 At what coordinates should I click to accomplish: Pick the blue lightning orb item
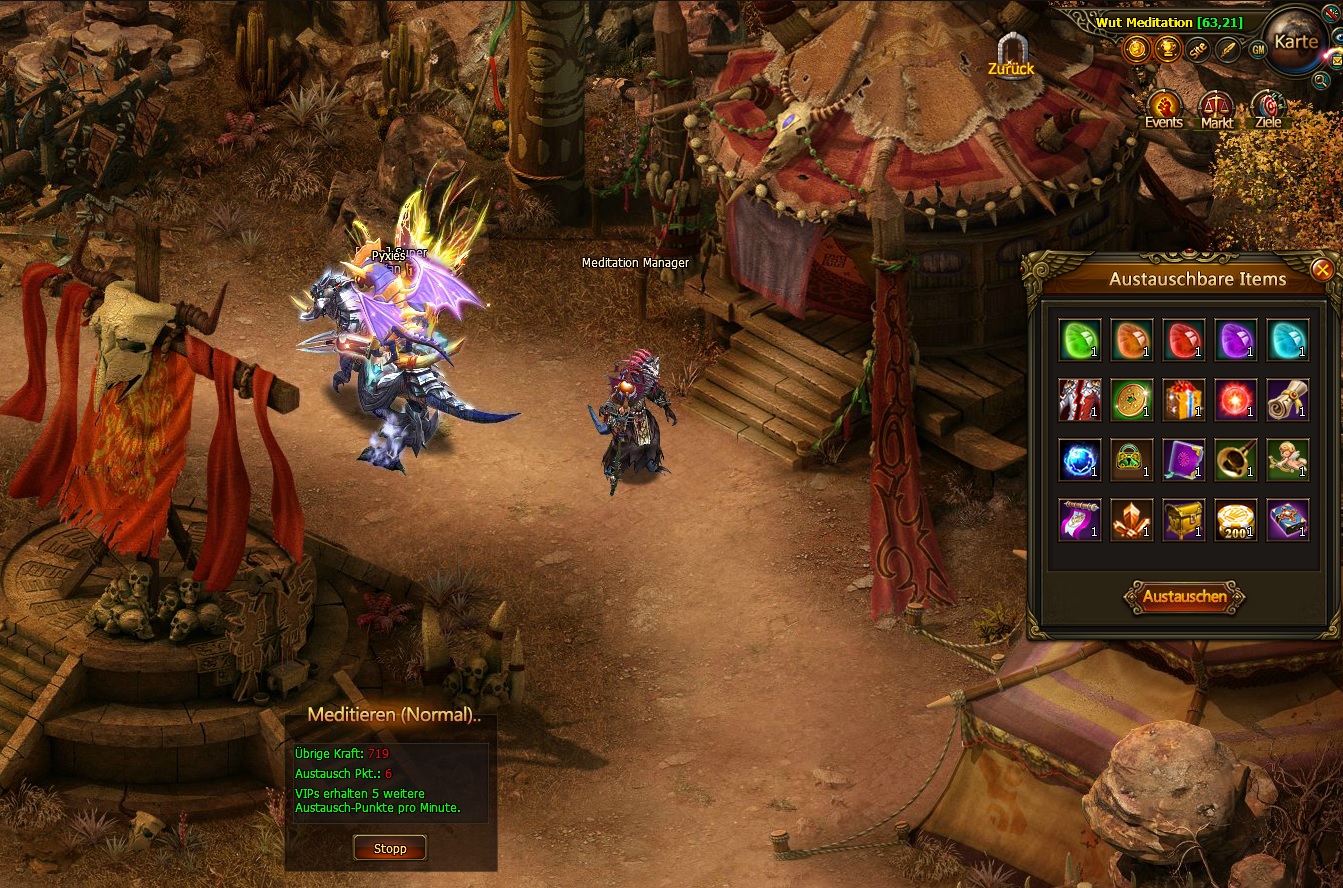[1080, 460]
